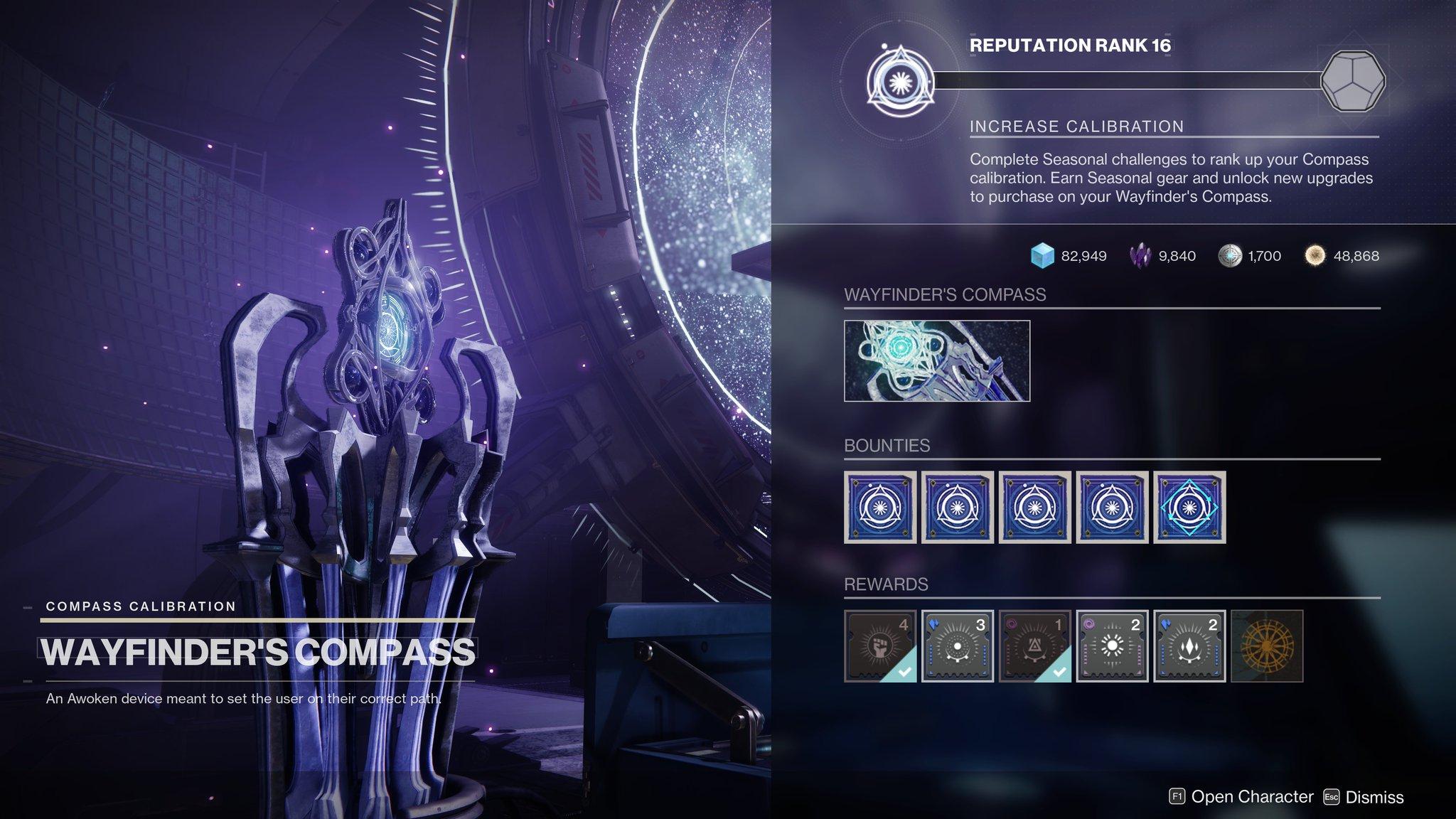Claim the reward engram marked with 3
The image size is (1456, 819).
957,646
